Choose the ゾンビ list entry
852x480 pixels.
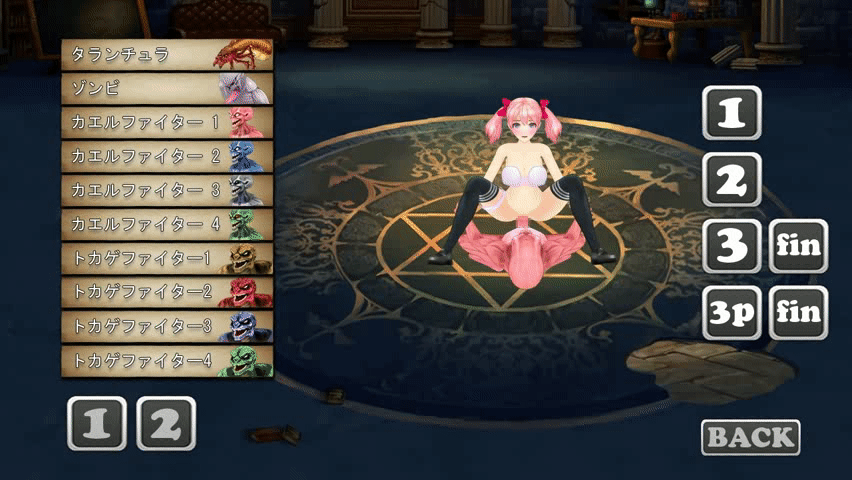[166, 88]
